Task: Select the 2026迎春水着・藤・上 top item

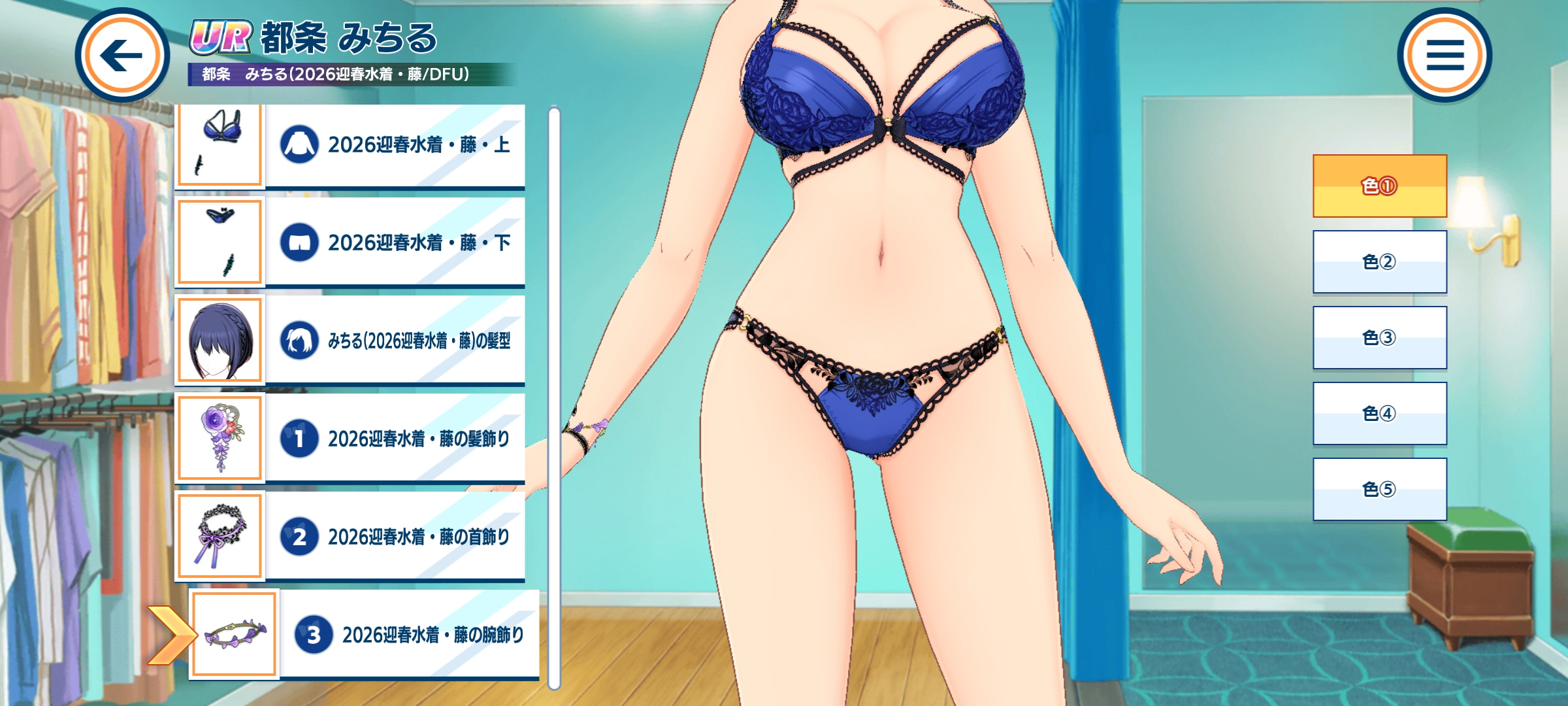Action: click(x=395, y=145)
